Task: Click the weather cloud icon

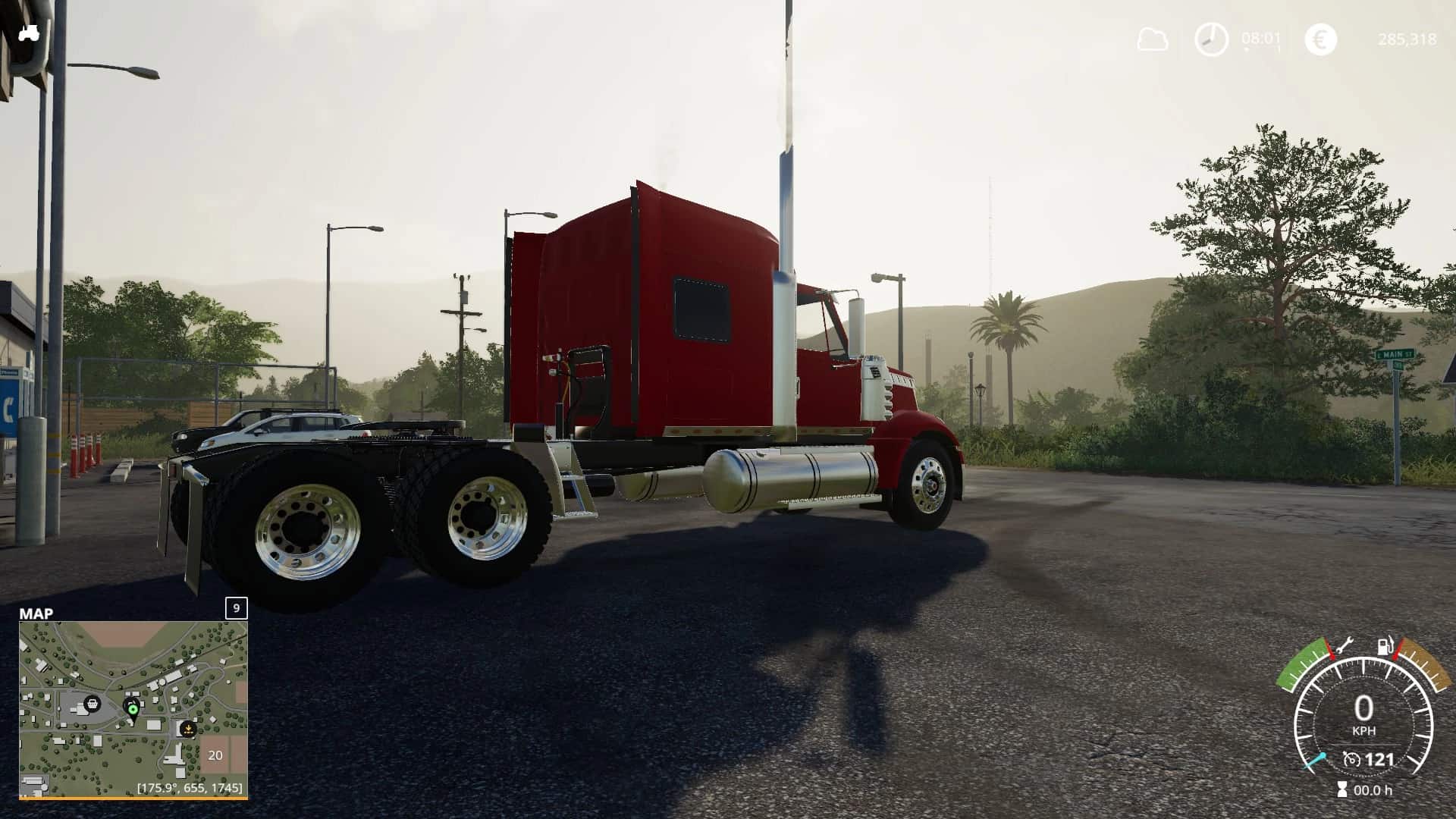Action: [1153, 38]
